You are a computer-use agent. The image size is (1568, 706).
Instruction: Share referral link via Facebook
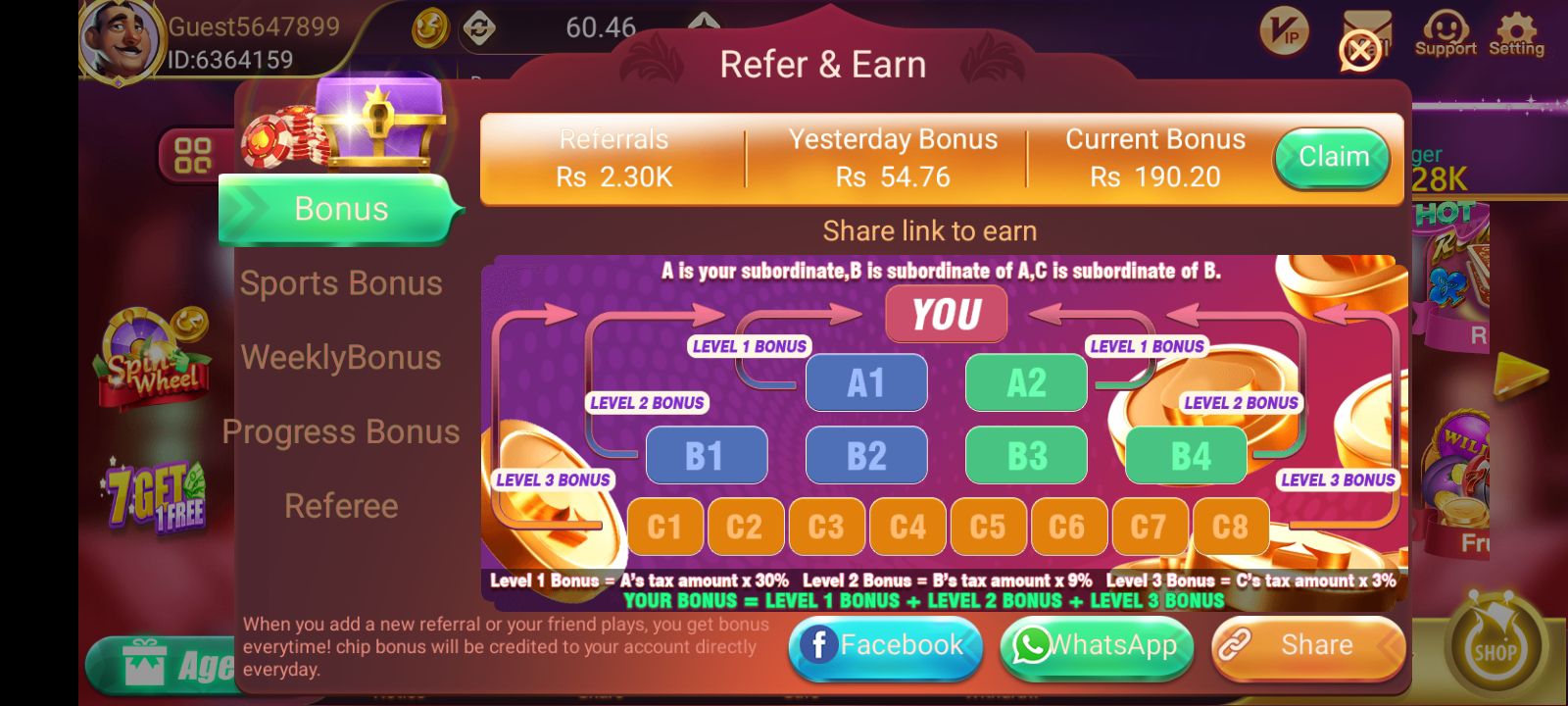click(x=885, y=645)
